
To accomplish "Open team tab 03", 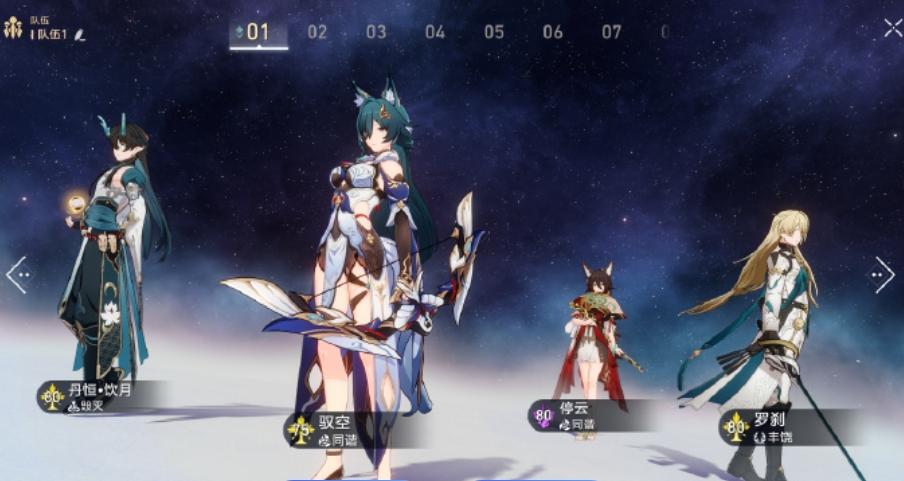I will pos(376,32).
